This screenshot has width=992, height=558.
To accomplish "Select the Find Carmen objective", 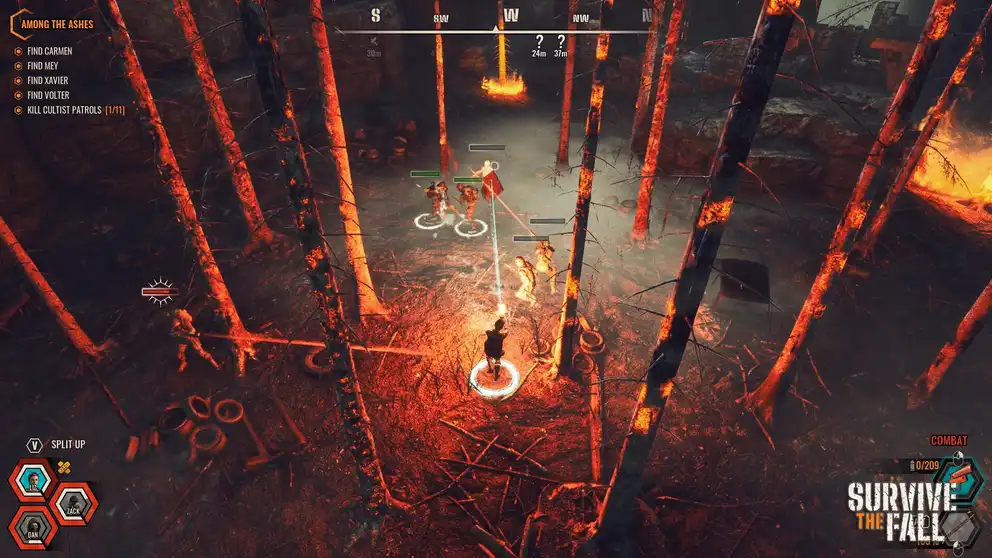I will click(49, 51).
